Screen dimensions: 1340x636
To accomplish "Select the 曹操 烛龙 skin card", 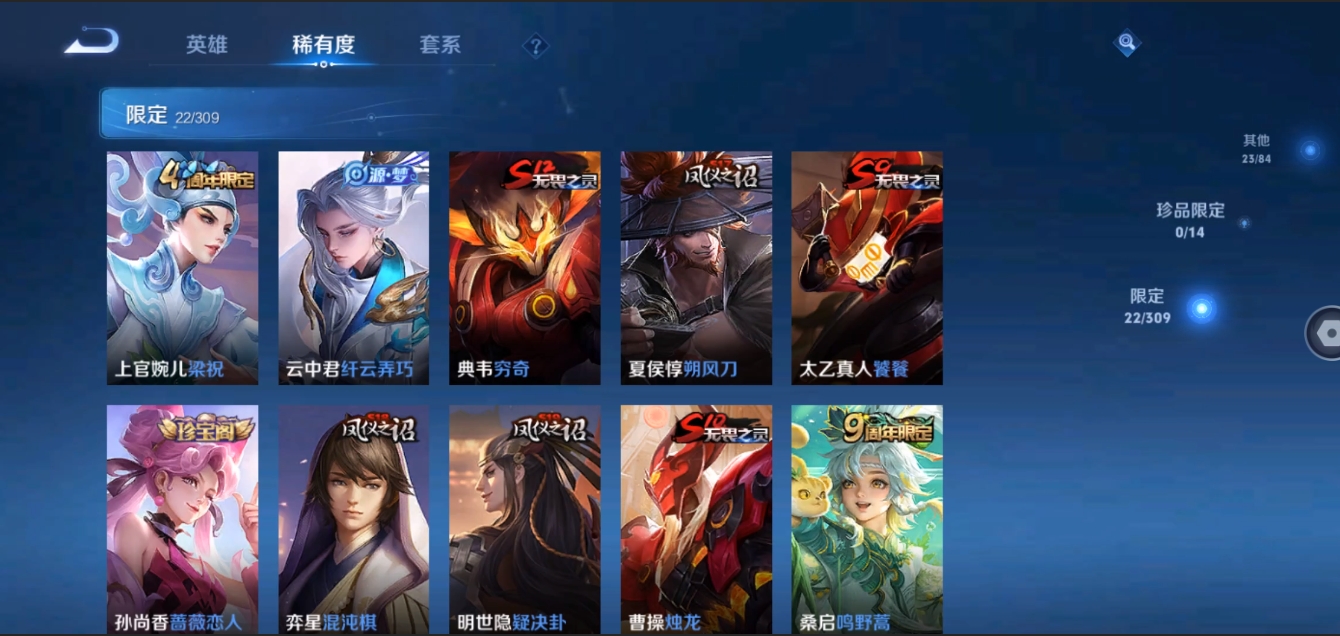I will pyautogui.click(x=696, y=519).
